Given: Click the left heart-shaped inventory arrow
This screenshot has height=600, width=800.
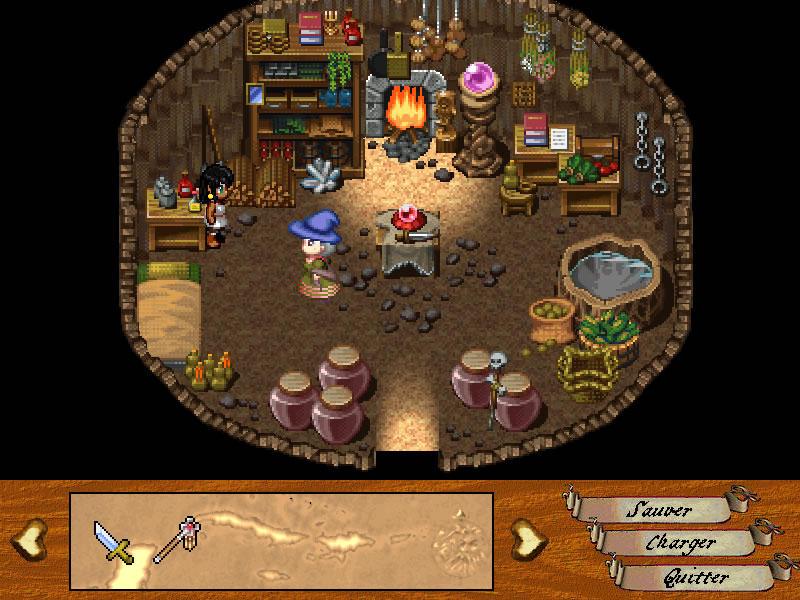Looking at the screenshot, I should point(32,539).
